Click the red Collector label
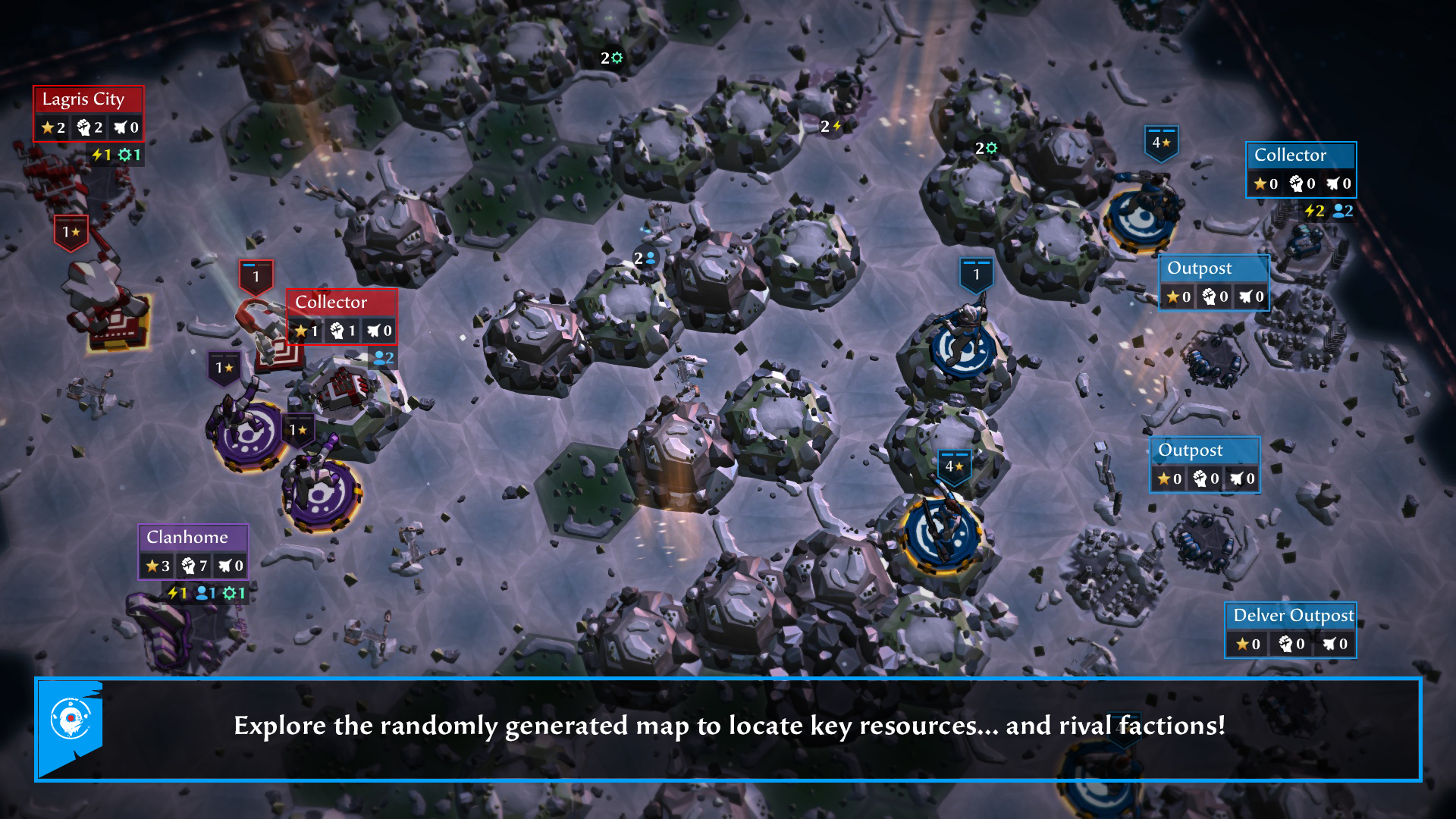The height and width of the screenshot is (819, 1456). [x=330, y=302]
